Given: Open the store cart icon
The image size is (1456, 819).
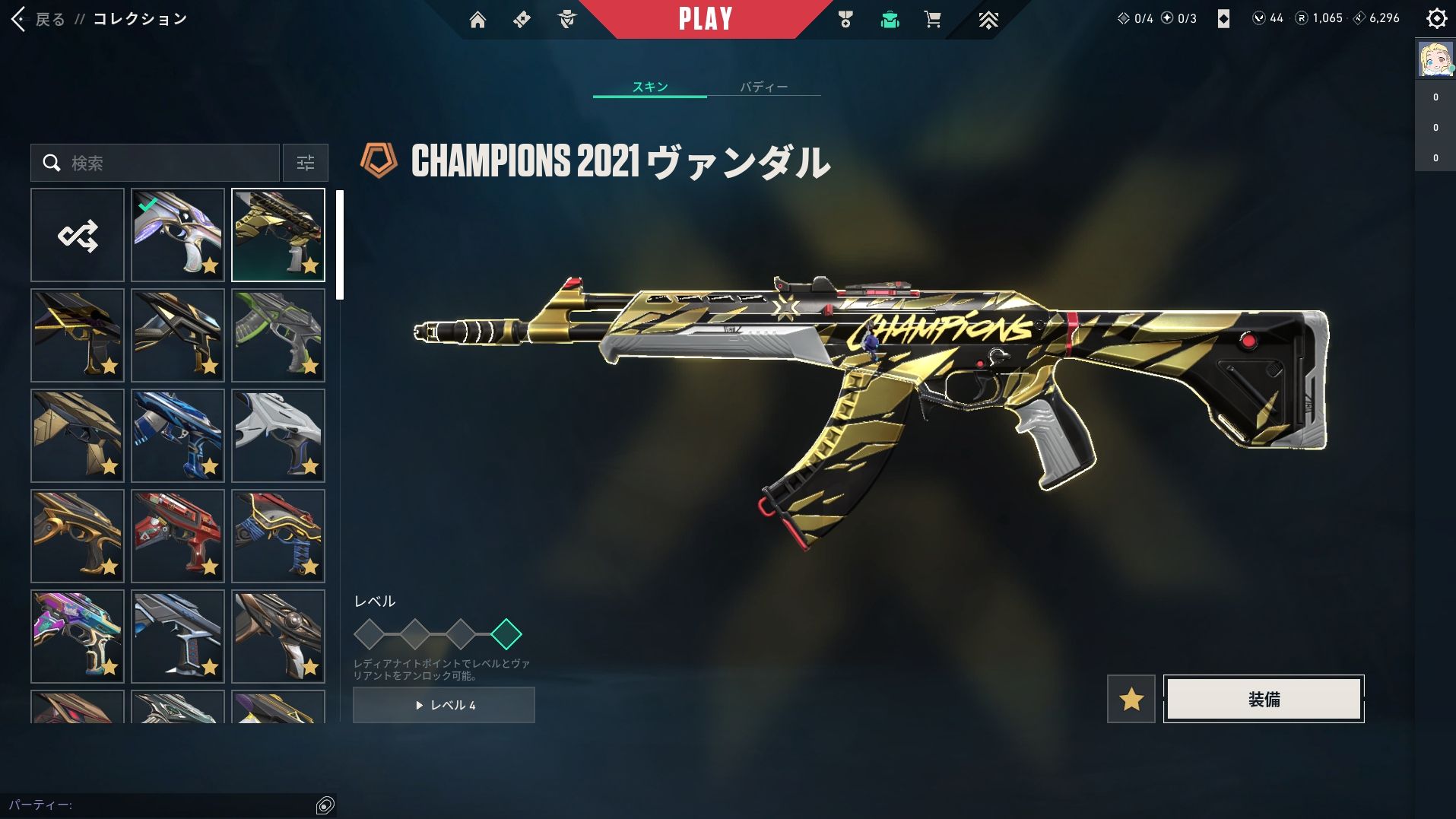Looking at the screenshot, I should point(932,20).
